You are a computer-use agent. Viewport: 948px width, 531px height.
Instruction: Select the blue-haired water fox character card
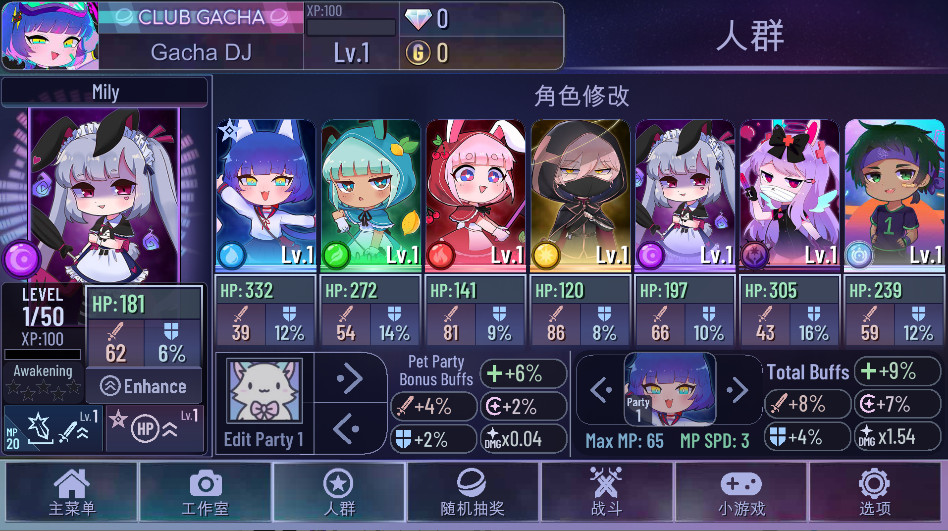point(265,195)
